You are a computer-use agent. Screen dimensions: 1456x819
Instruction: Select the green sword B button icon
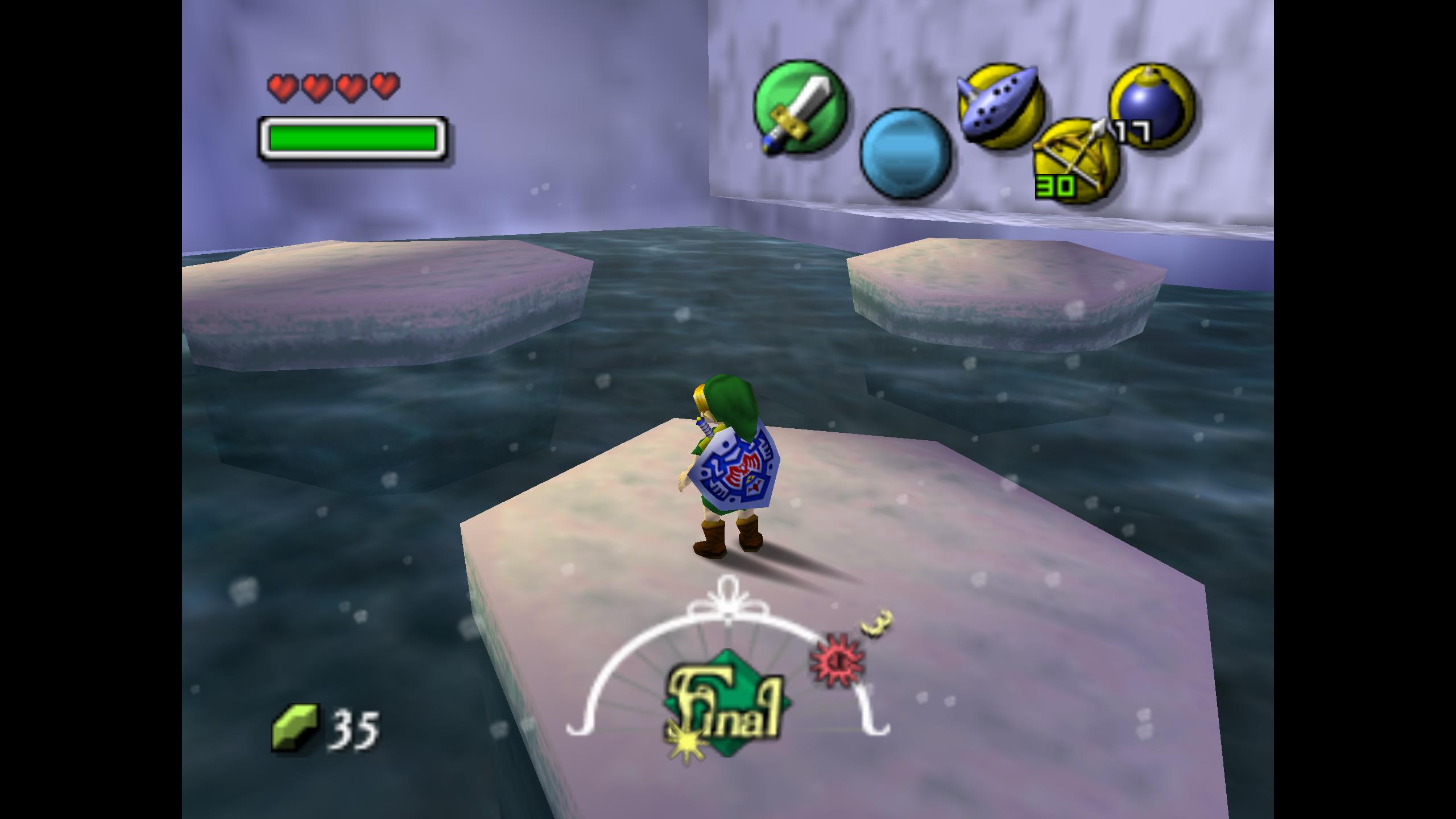[800, 107]
